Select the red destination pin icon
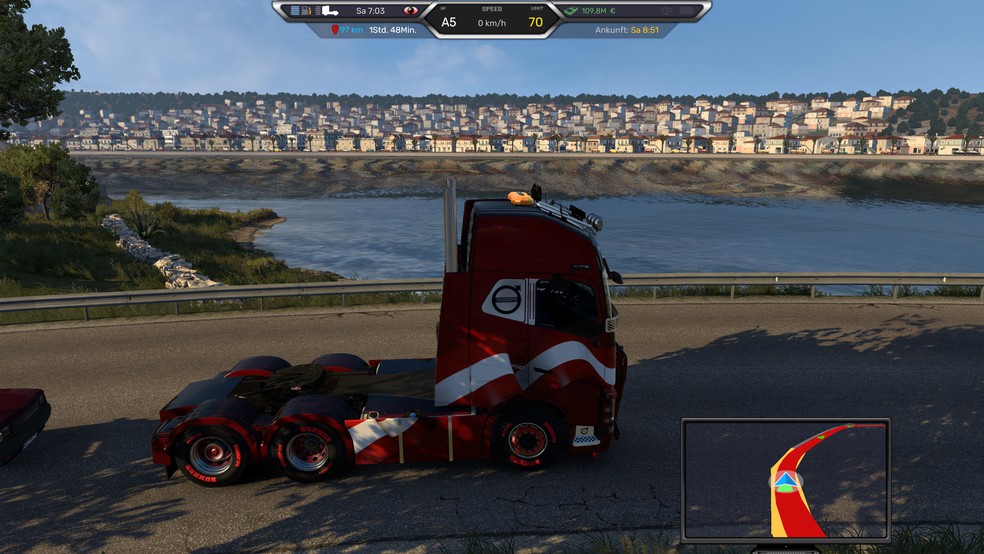This screenshot has width=984, height=554. (x=335, y=30)
